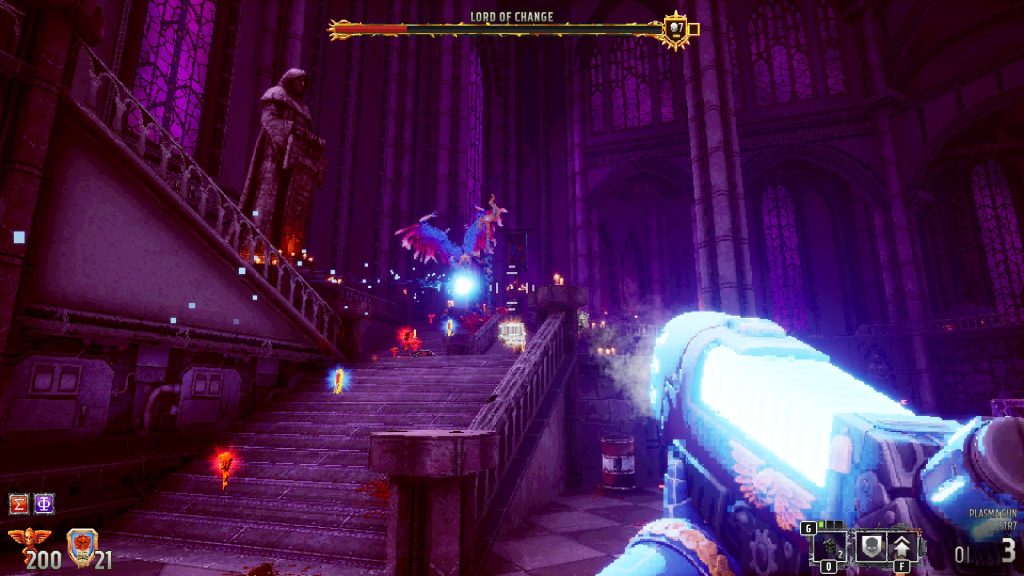Click the armor shield emblem icon
Viewport: 1024px width, 576px height.
point(80,545)
